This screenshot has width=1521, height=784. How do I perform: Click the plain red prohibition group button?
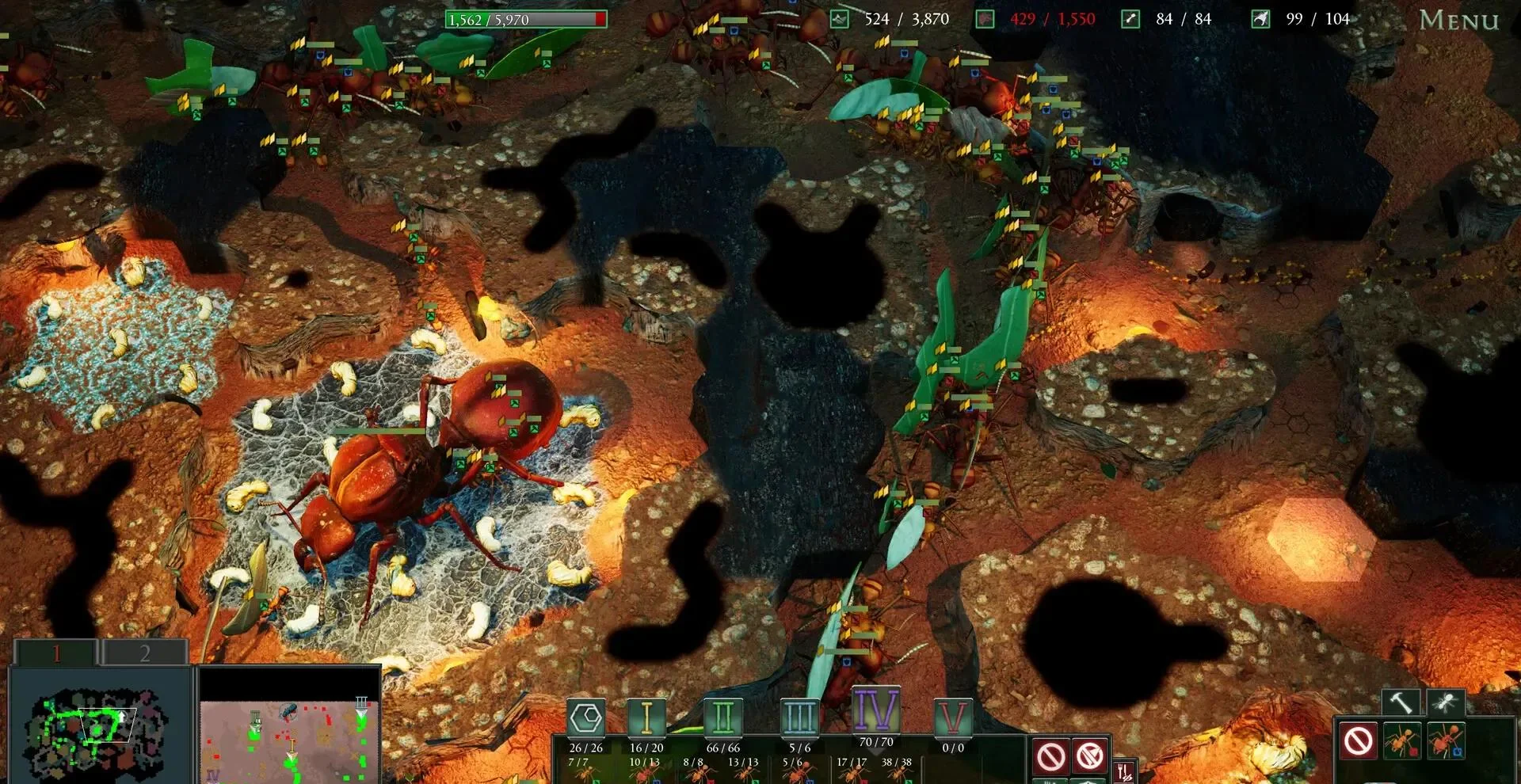pyautogui.click(x=1051, y=756)
